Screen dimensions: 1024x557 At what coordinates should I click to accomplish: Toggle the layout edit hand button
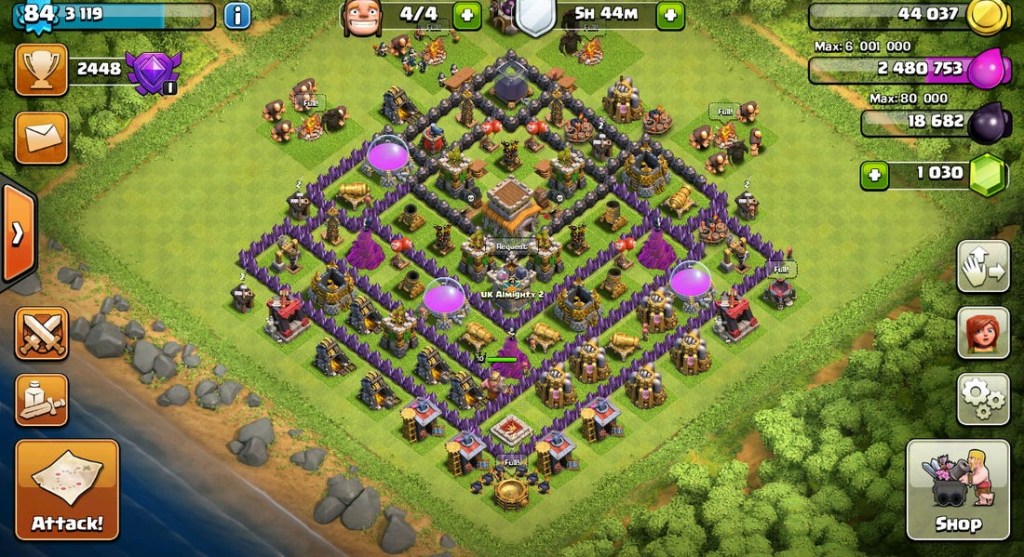pyautogui.click(x=983, y=266)
